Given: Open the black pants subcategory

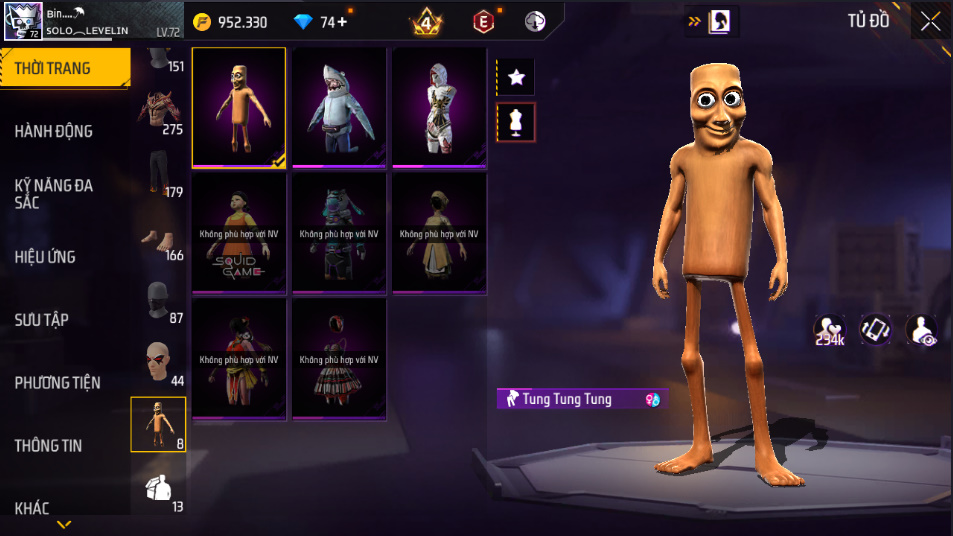Looking at the screenshot, I should pyautogui.click(x=158, y=175).
